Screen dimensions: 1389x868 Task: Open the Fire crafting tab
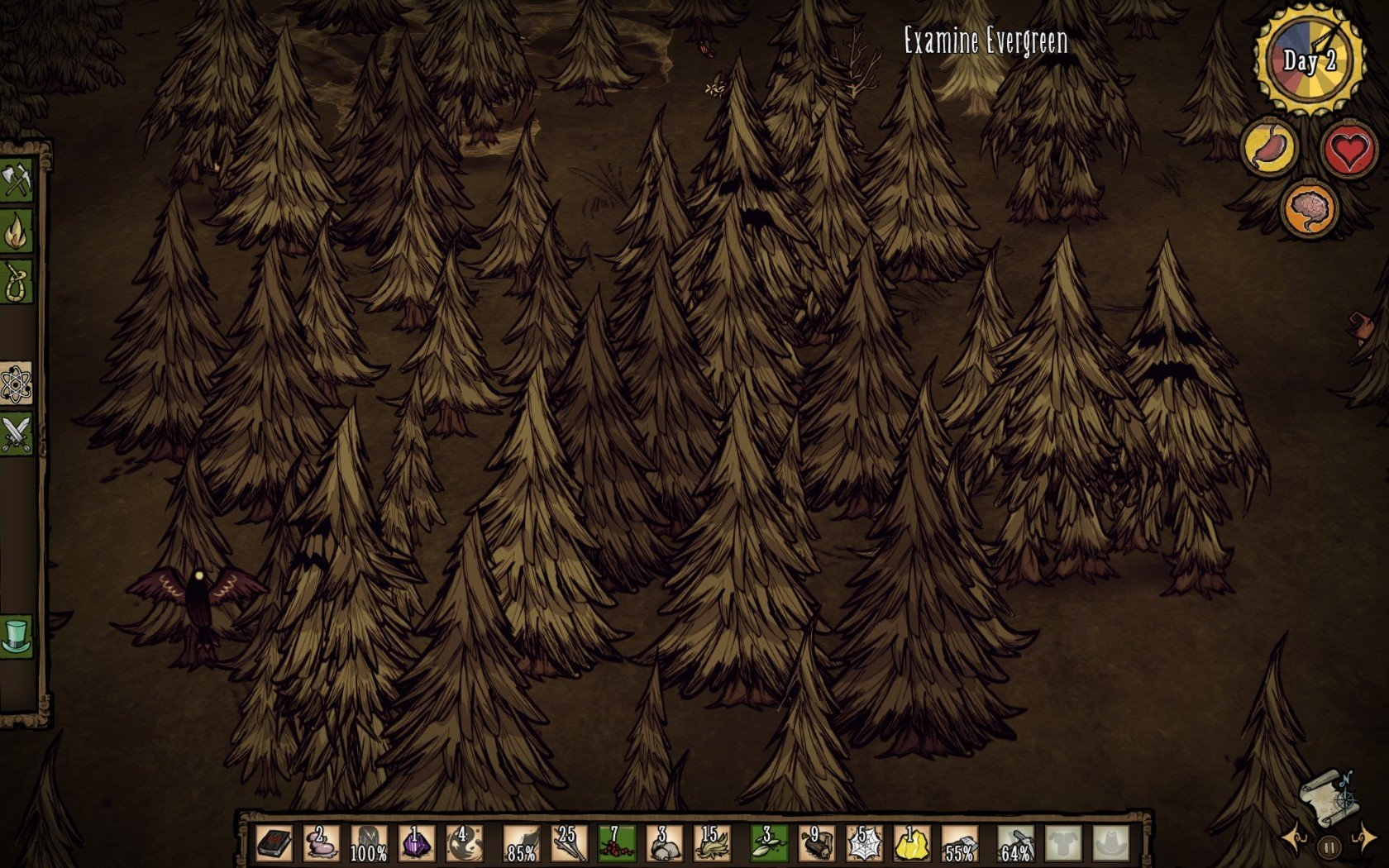click(x=17, y=232)
